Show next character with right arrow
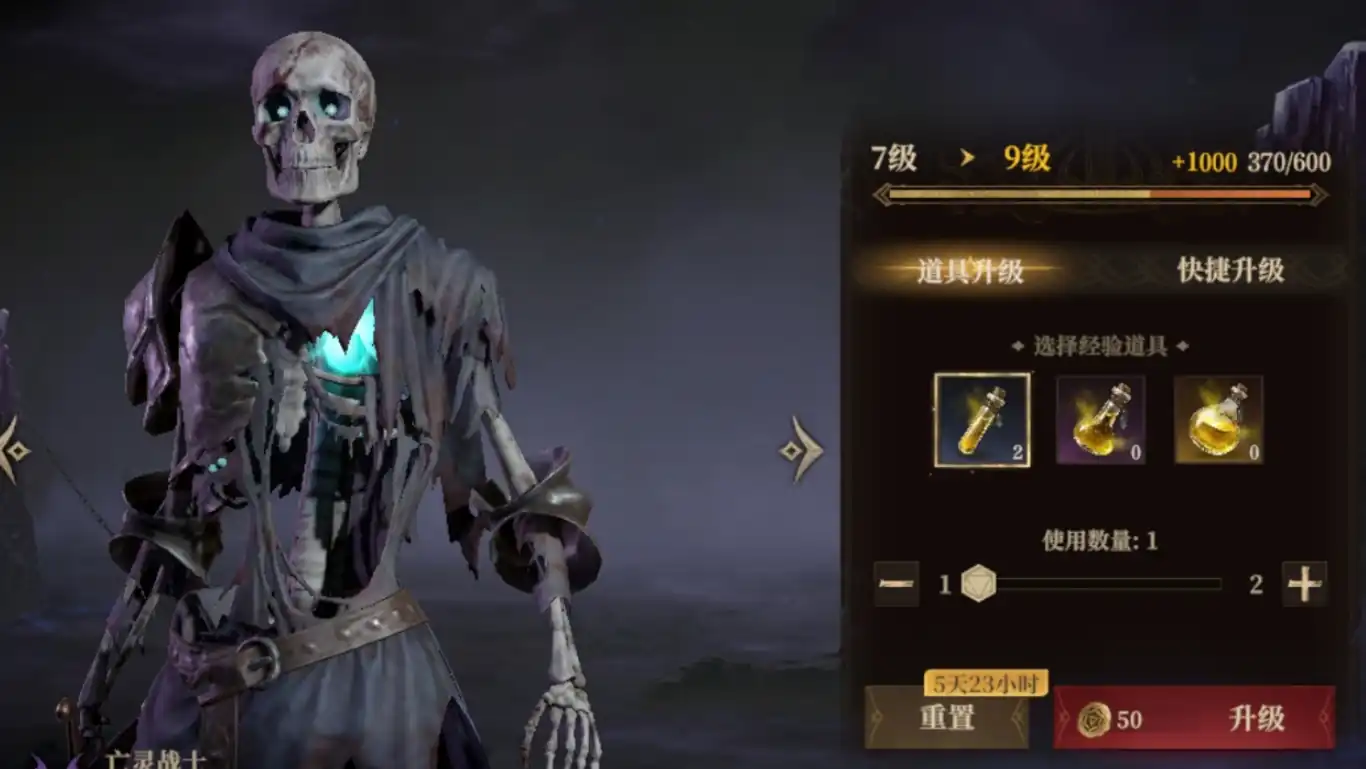Image resolution: width=1366 pixels, height=769 pixels. (x=801, y=450)
